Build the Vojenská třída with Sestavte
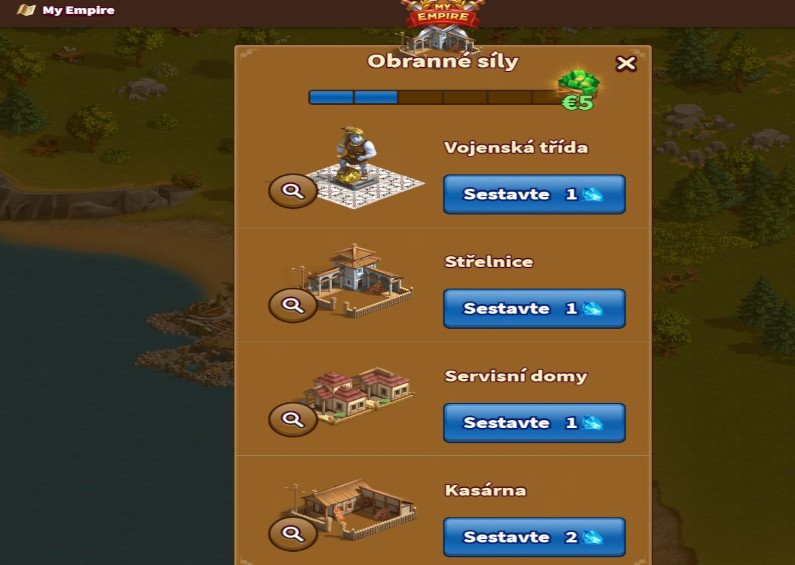 click(534, 195)
